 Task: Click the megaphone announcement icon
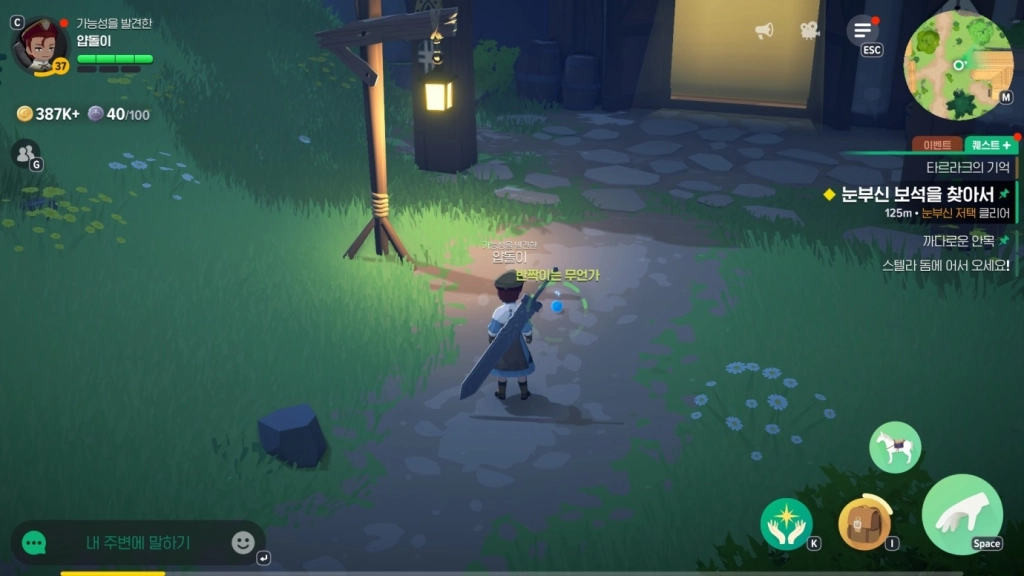tap(765, 31)
